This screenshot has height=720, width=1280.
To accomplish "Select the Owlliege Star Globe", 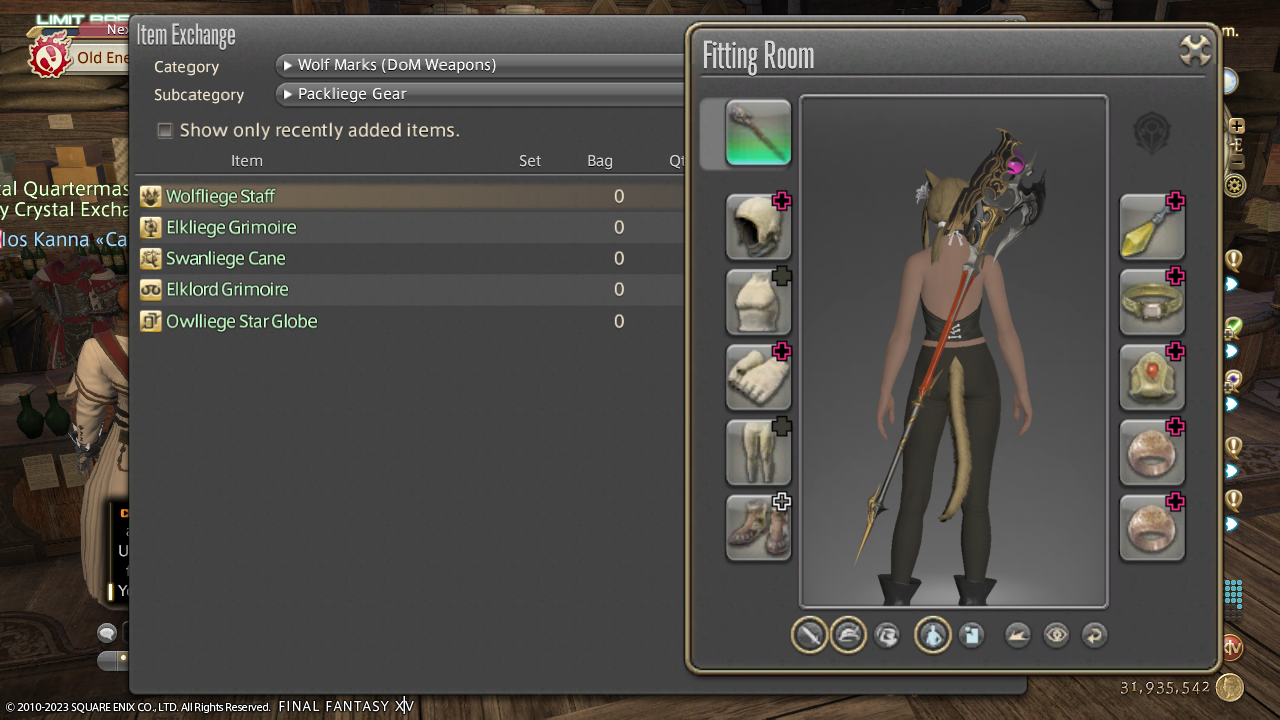I will click(241, 321).
